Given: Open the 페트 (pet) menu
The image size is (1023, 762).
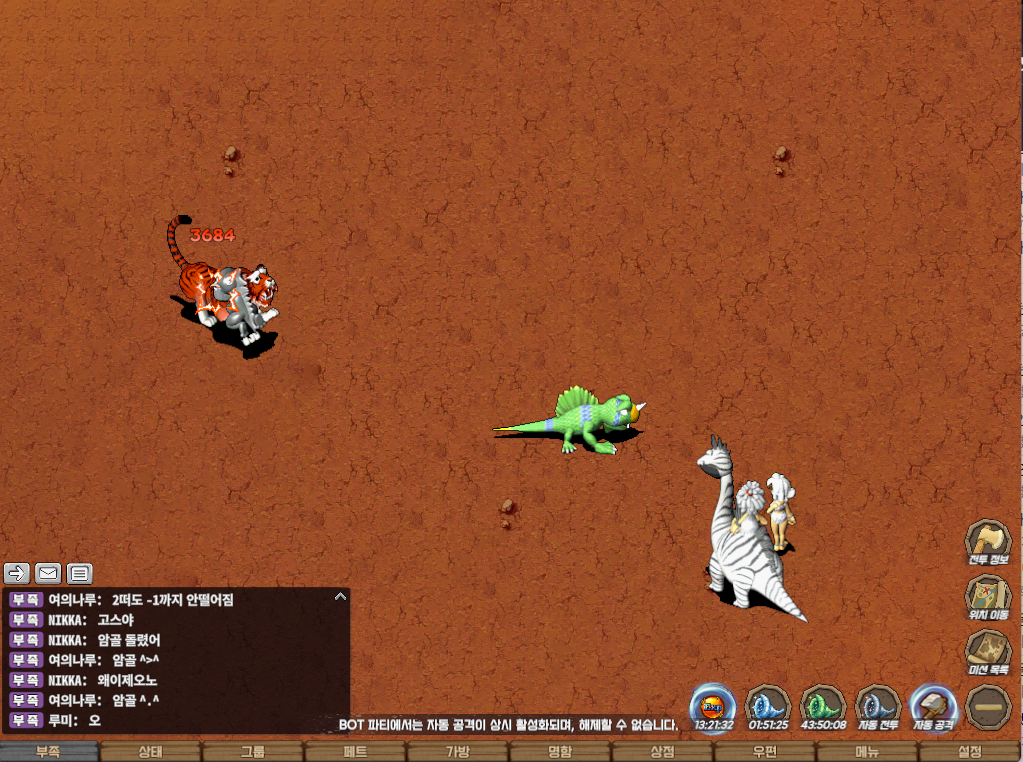Looking at the screenshot, I should click(355, 752).
